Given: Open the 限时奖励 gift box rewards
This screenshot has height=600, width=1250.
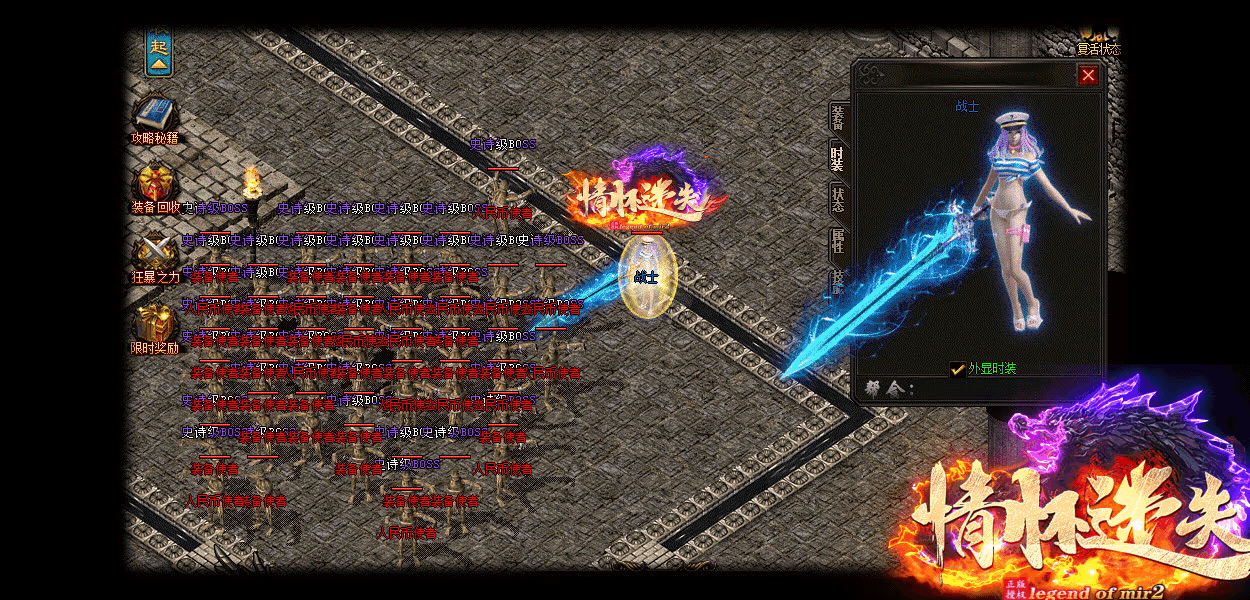Looking at the screenshot, I should click(x=155, y=323).
